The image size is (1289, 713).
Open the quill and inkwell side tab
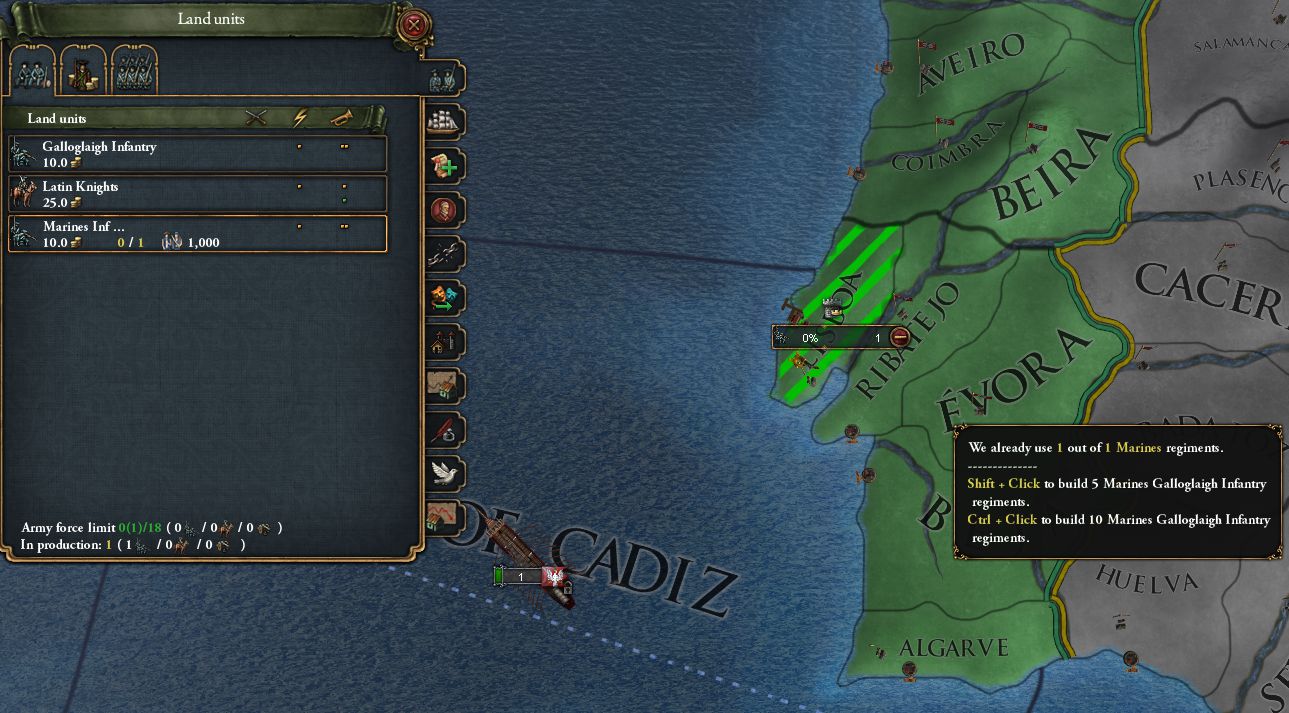444,430
